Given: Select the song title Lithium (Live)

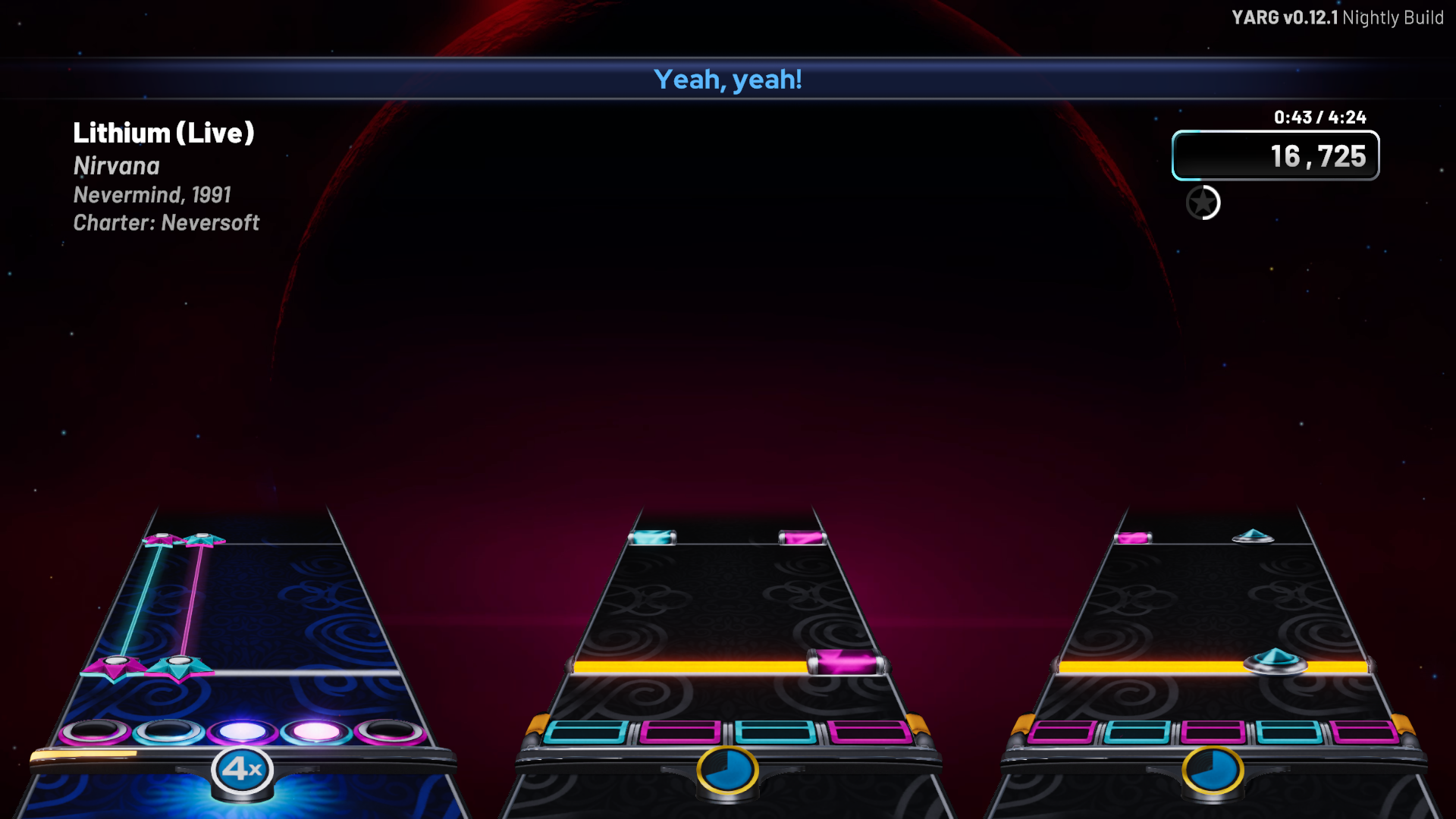Looking at the screenshot, I should point(164,133).
